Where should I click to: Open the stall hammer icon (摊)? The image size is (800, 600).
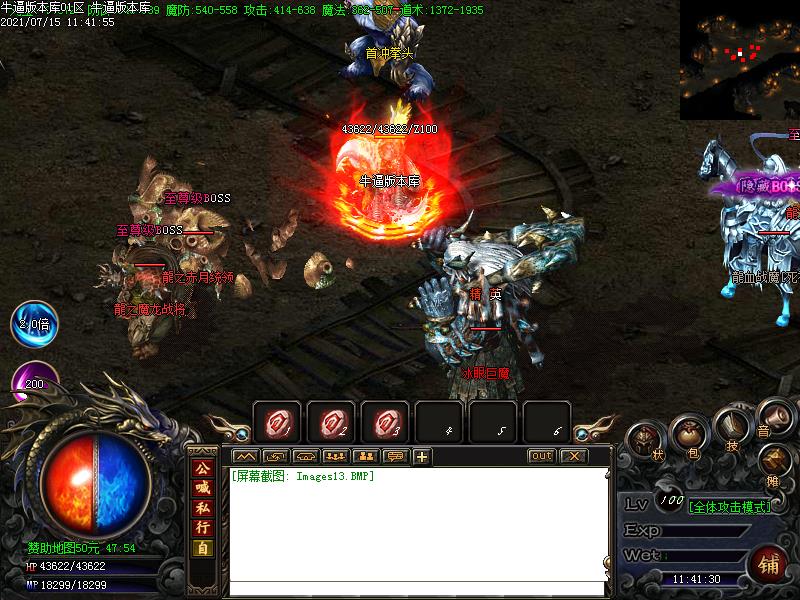tap(774, 461)
